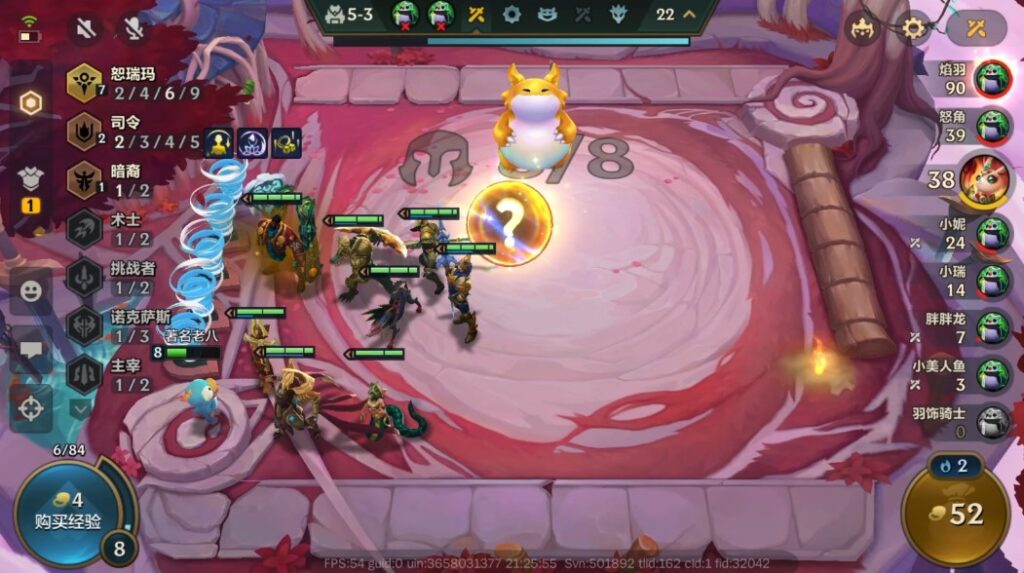The width and height of the screenshot is (1024, 573).
Task: Toggle the muted microphone icon
Action: click(132, 28)
